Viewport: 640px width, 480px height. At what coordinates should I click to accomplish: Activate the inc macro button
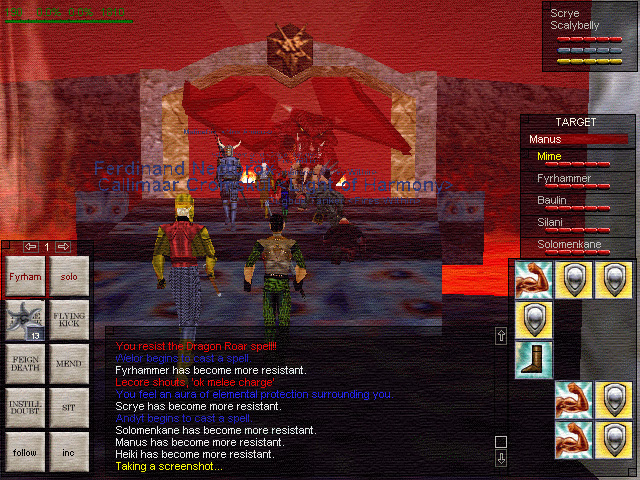point(69,452)
